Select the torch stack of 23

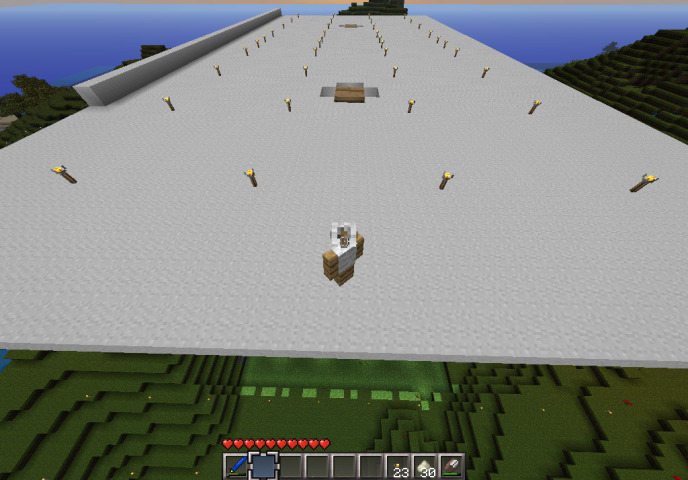(x=399, y=466)
